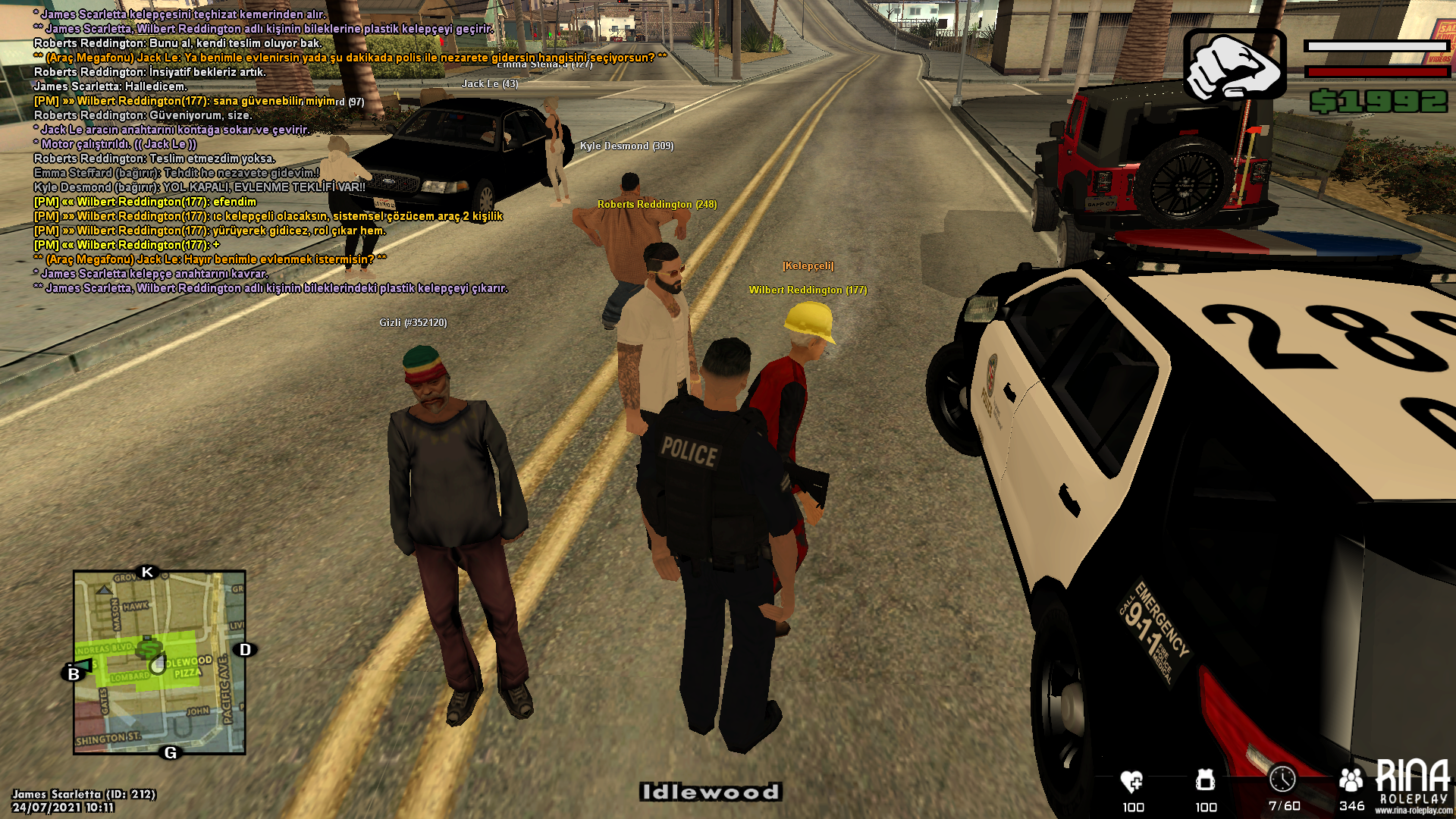Click the clock playtime icon
Viewport: 1456px width, 819px height.
click(1282, 779)
